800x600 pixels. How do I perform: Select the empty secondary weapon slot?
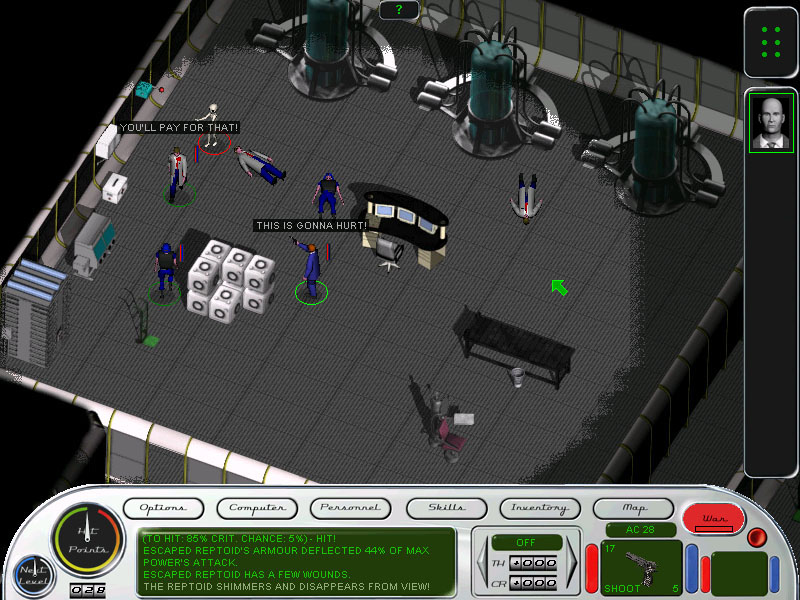point(738,568)
